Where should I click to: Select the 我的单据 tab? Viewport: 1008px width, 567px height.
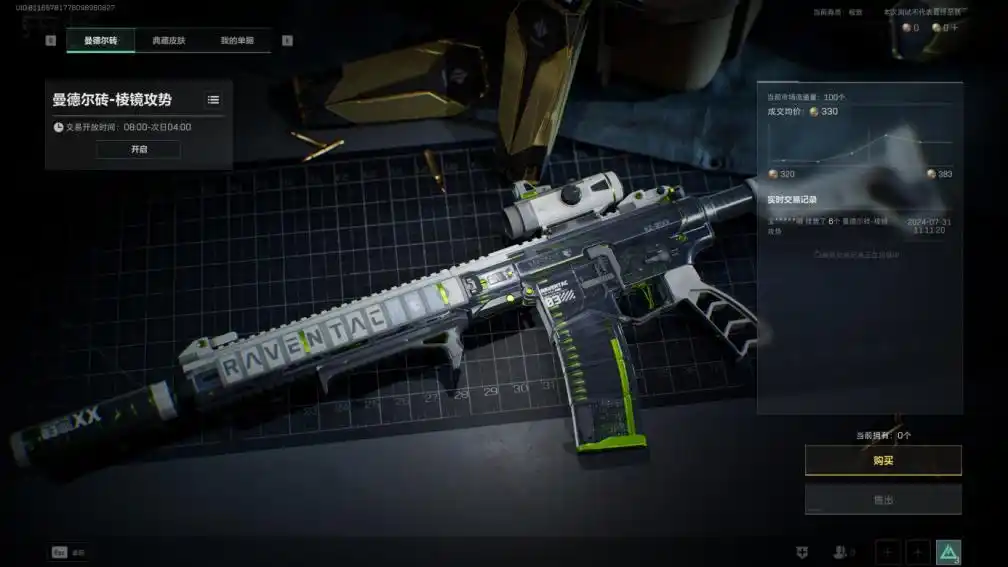coord(237,41)
